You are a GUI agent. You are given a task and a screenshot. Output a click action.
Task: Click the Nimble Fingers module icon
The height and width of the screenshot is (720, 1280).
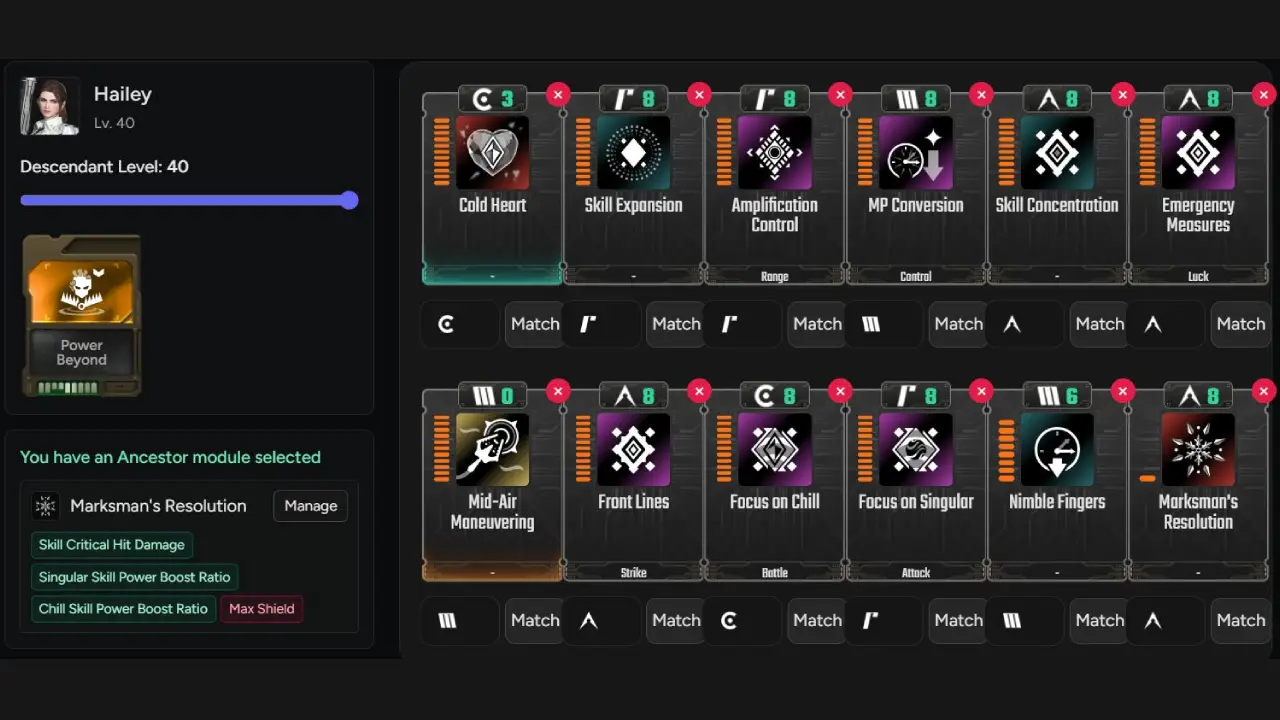pos(1057,449)
